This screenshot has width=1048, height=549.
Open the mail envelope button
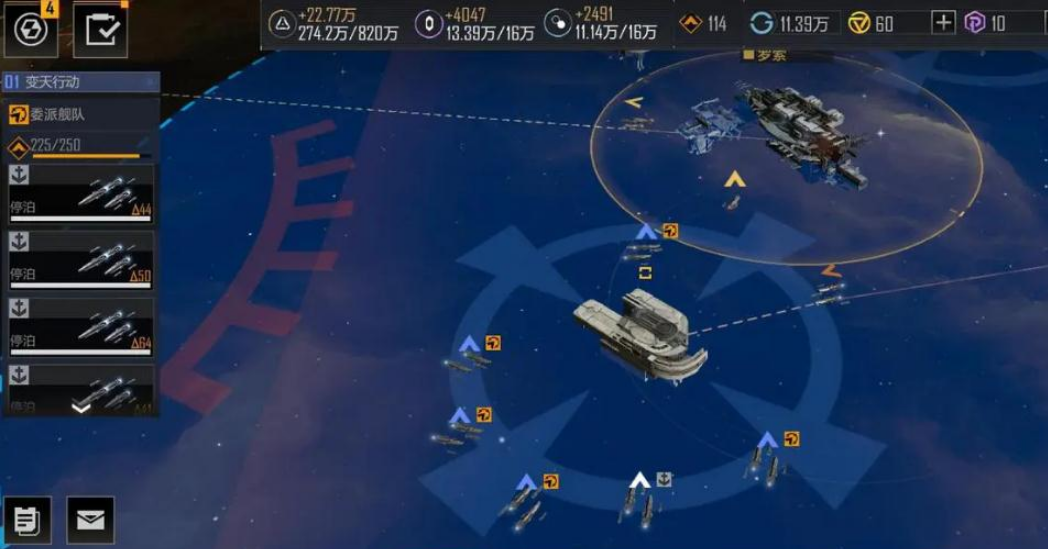pos(90,520)
